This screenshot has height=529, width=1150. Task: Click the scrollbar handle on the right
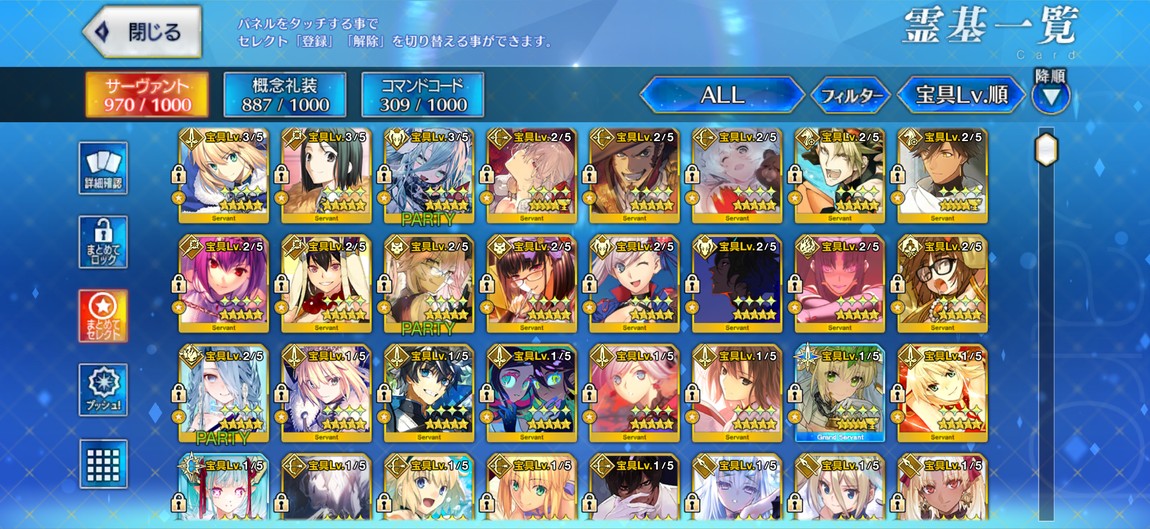coord(1046,150)
